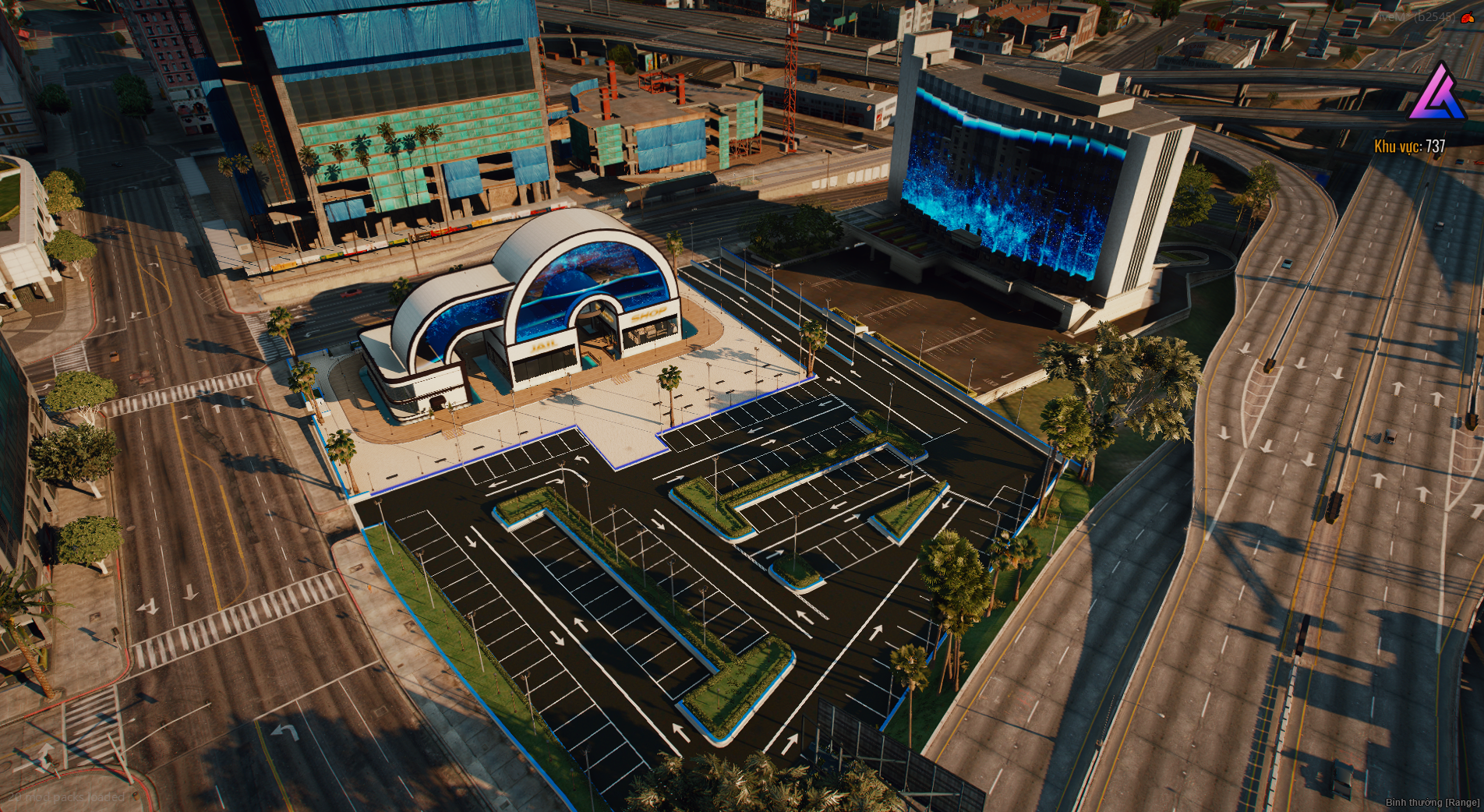Click the orange leaf icon beside FiveM watermark
This screenshot has width=1484, height=812.
pos(1468,18)
